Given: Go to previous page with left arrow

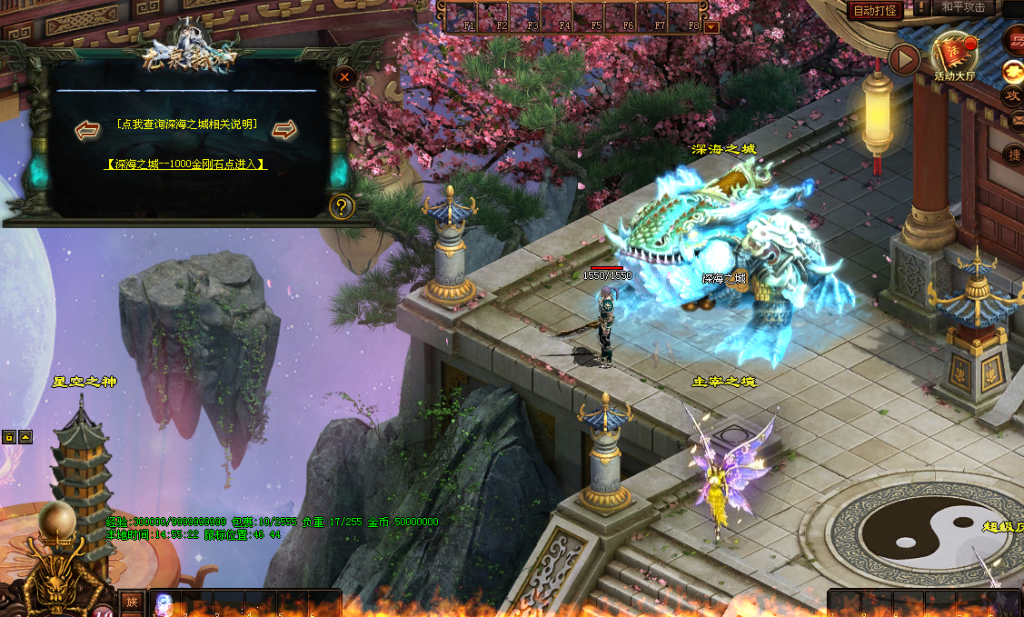Looking at the screenshot, I should tap(88, 129).
